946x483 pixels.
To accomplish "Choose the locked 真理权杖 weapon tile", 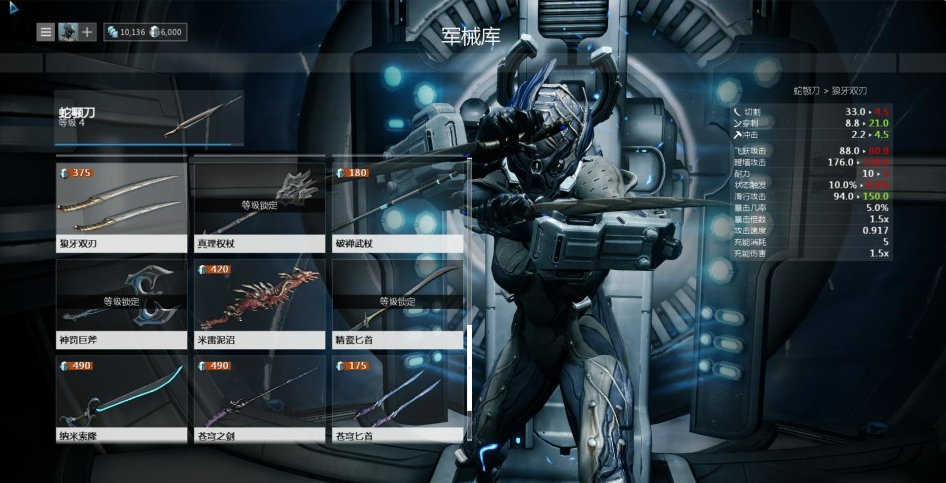I will 259,207.
